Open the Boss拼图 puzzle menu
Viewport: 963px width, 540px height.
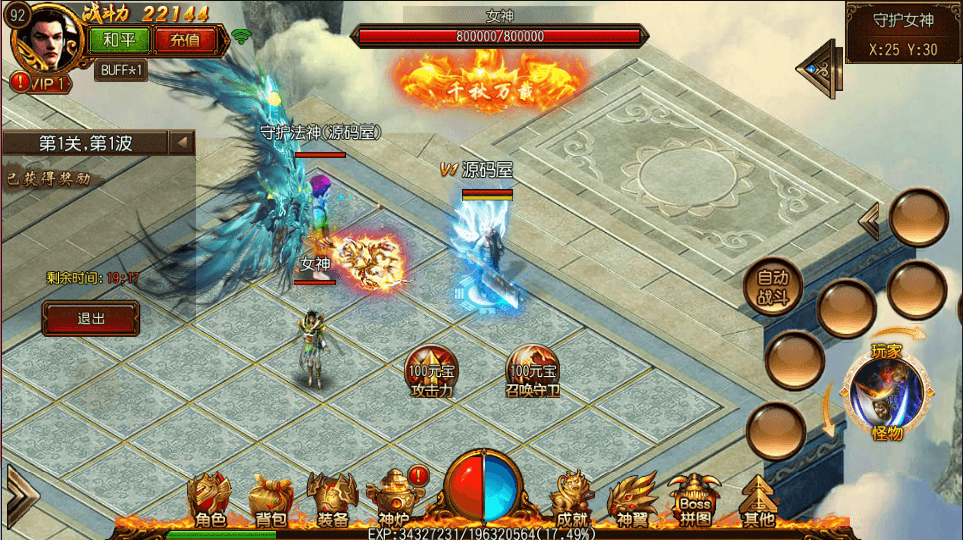click(695, 500)
